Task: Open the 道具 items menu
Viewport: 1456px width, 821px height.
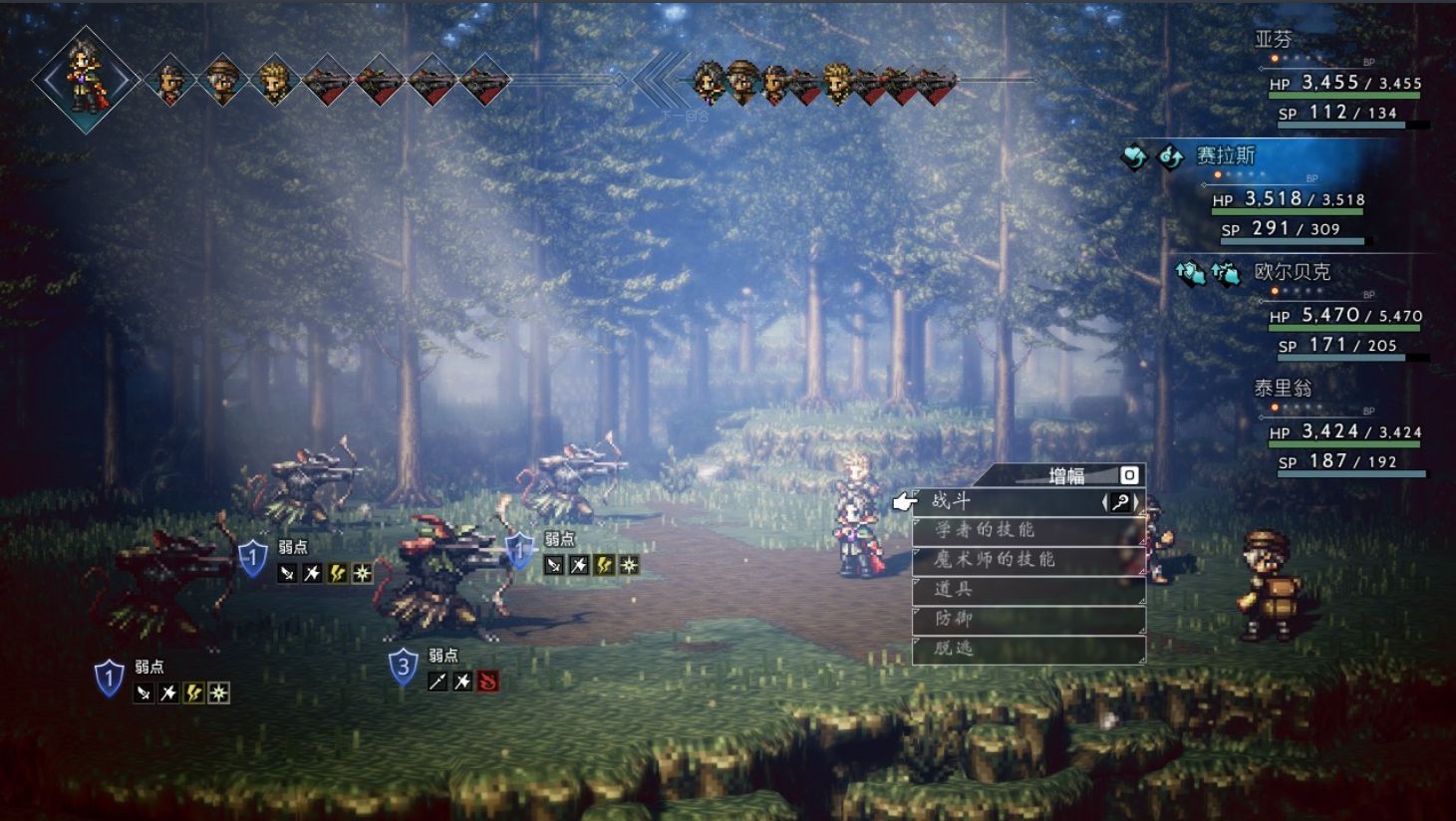Action: coord(1026,590)
